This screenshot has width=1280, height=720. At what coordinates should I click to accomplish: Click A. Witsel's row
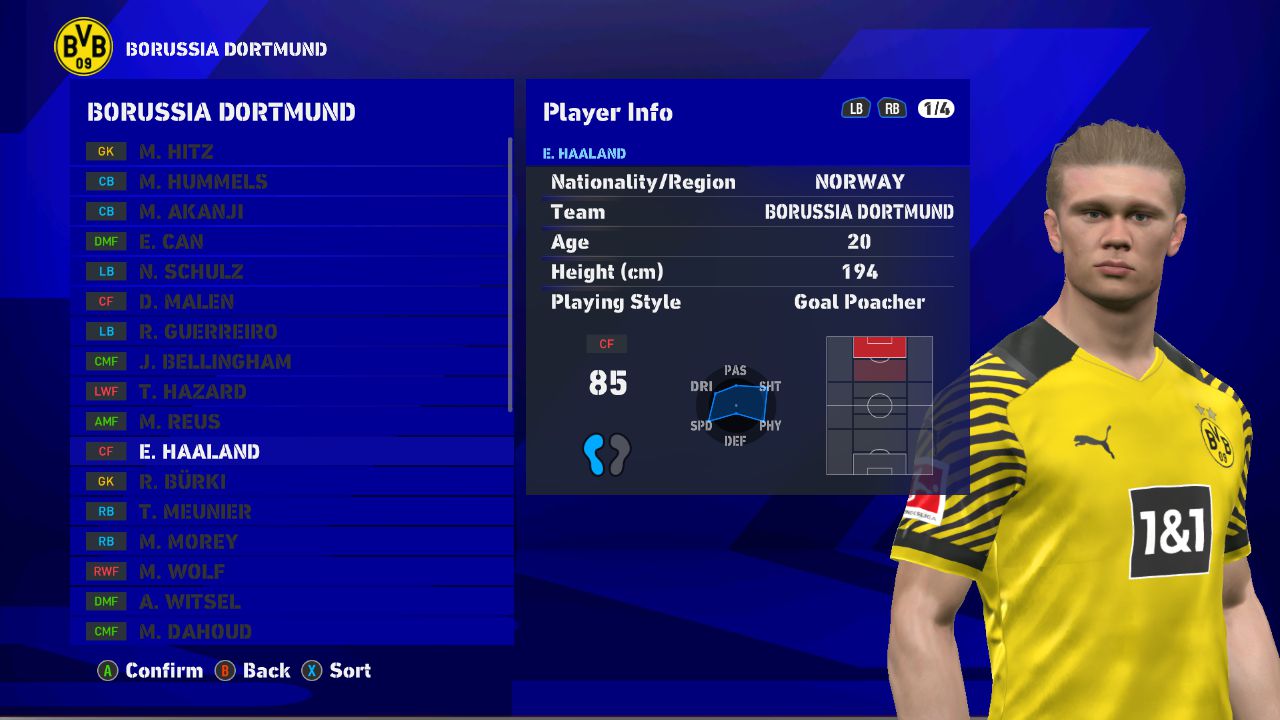[x=290, y=602]
